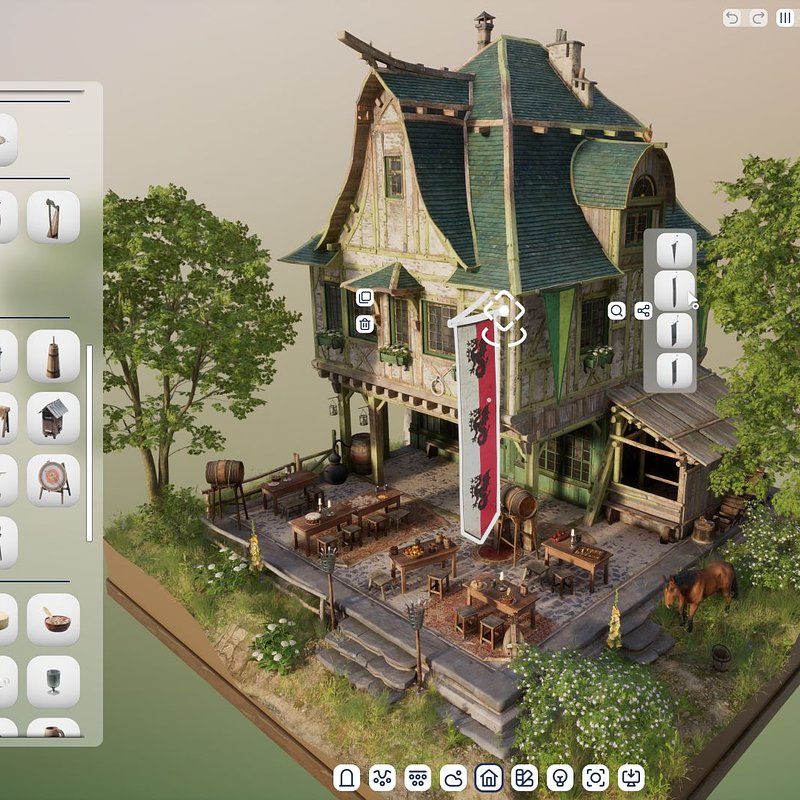800x800 pixels.
Task: Select the goblet item
Action: pos(53,681)
